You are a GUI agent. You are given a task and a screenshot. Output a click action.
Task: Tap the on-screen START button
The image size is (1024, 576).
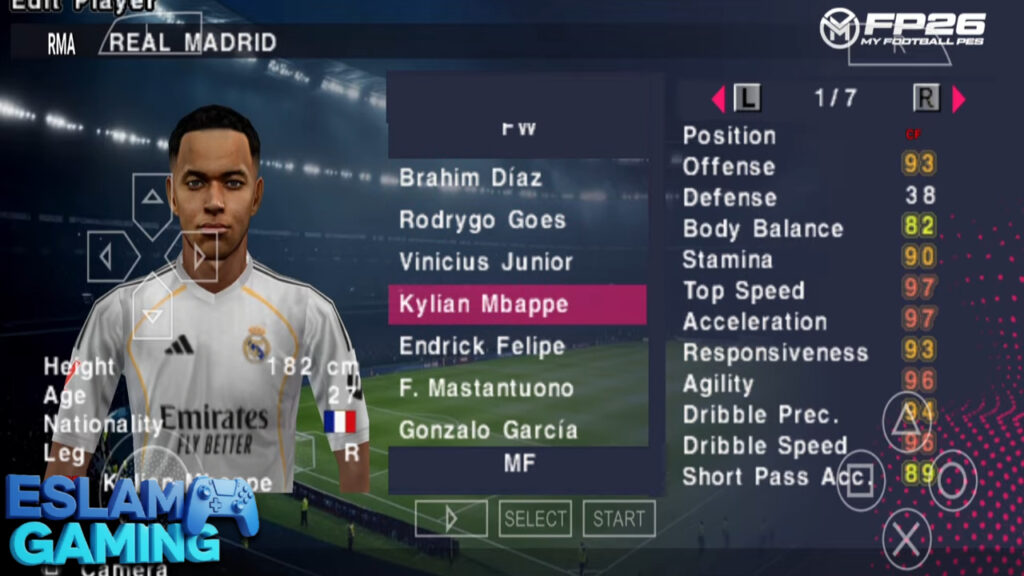pyautogui.click(x=619, y=518)
